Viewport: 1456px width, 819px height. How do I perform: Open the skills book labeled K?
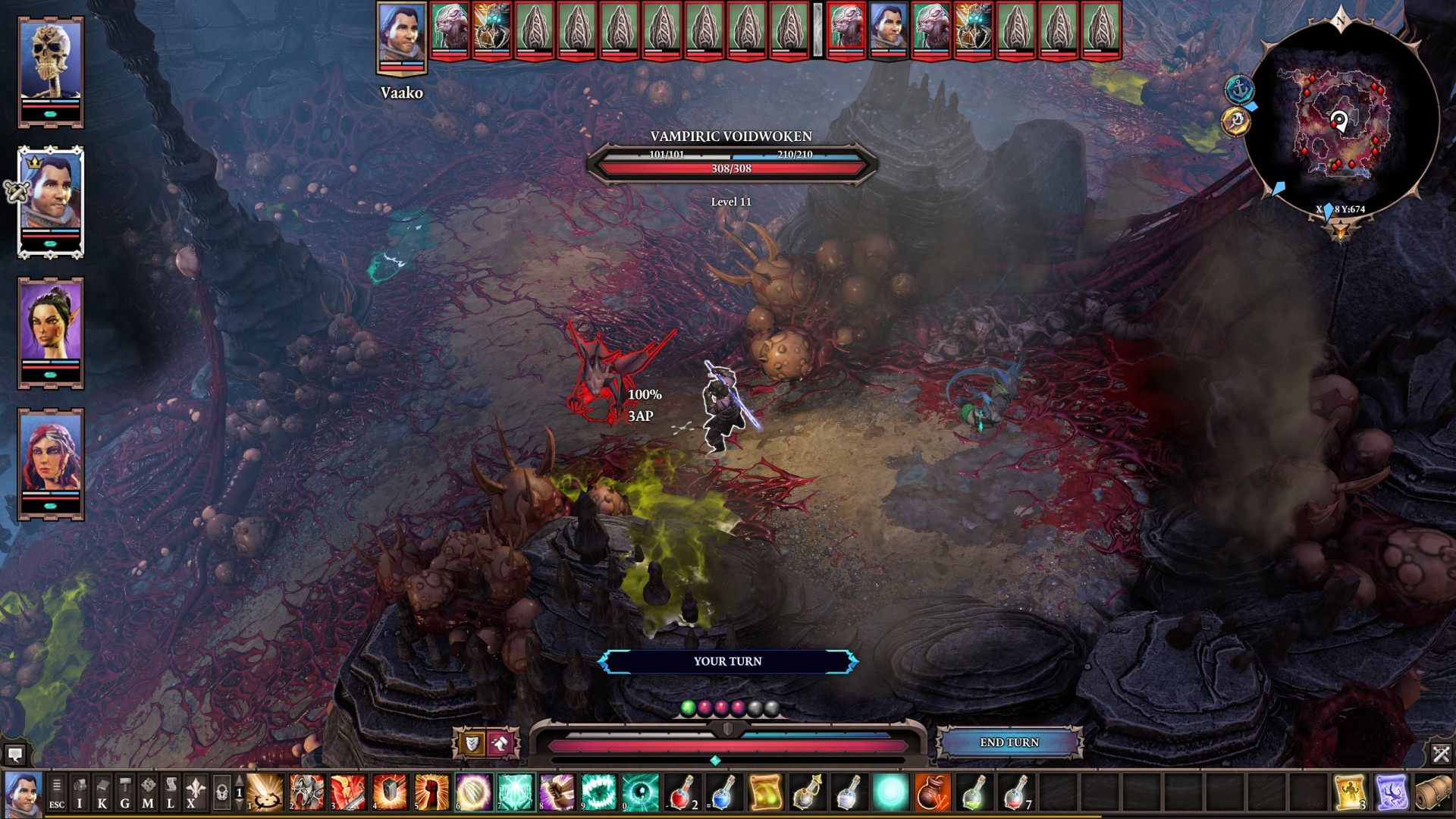[102, 793]
